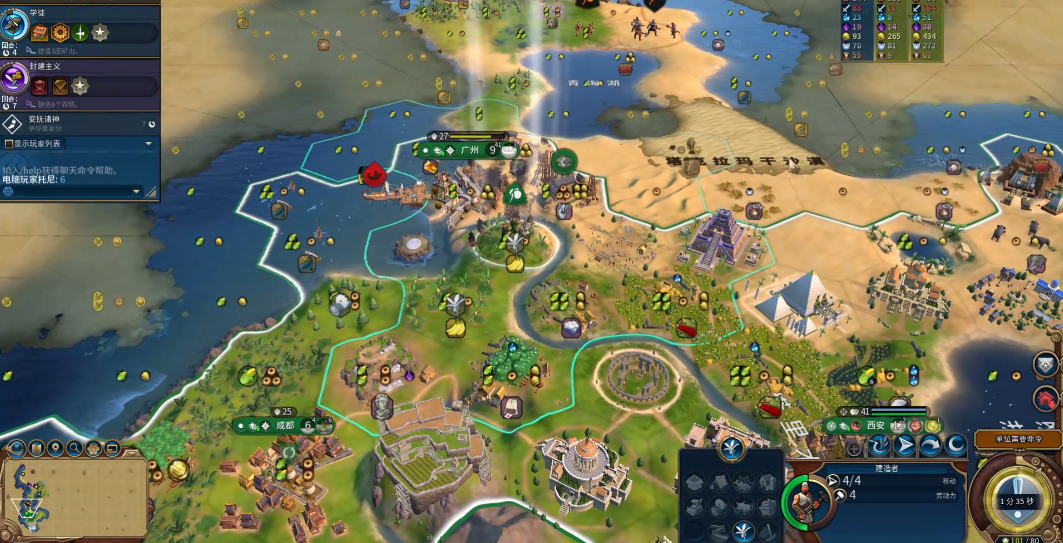Image resolution: width=1063 pixels, height=543 pixels.
Task: Toggle the 显示玩家列表 checkbox
Action: [9, 144]
